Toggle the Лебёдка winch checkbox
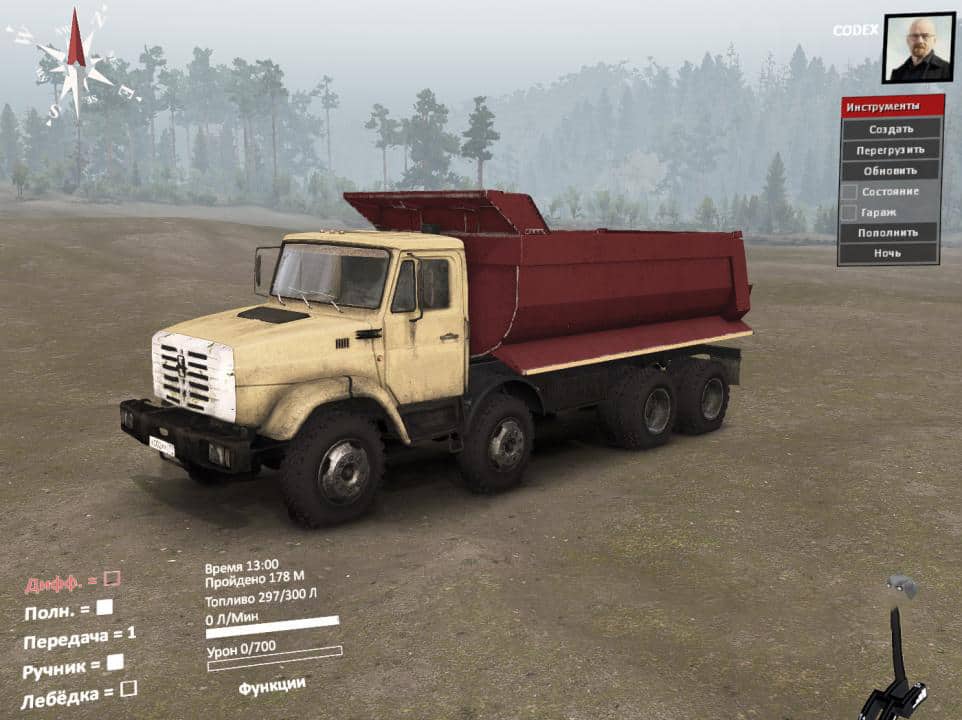 tap(128, 688)
